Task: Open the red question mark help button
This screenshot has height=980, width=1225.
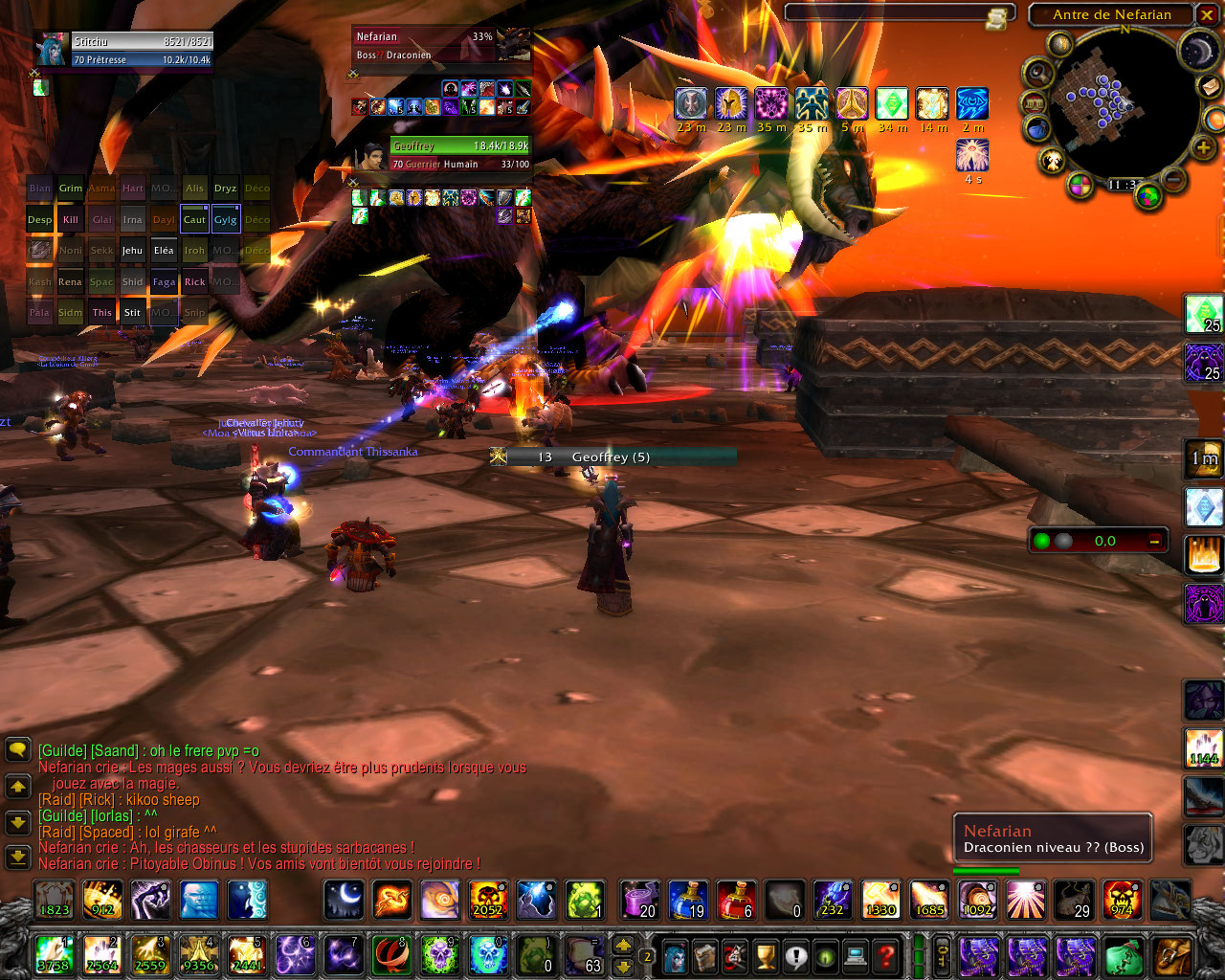Action: click(887, 955)
